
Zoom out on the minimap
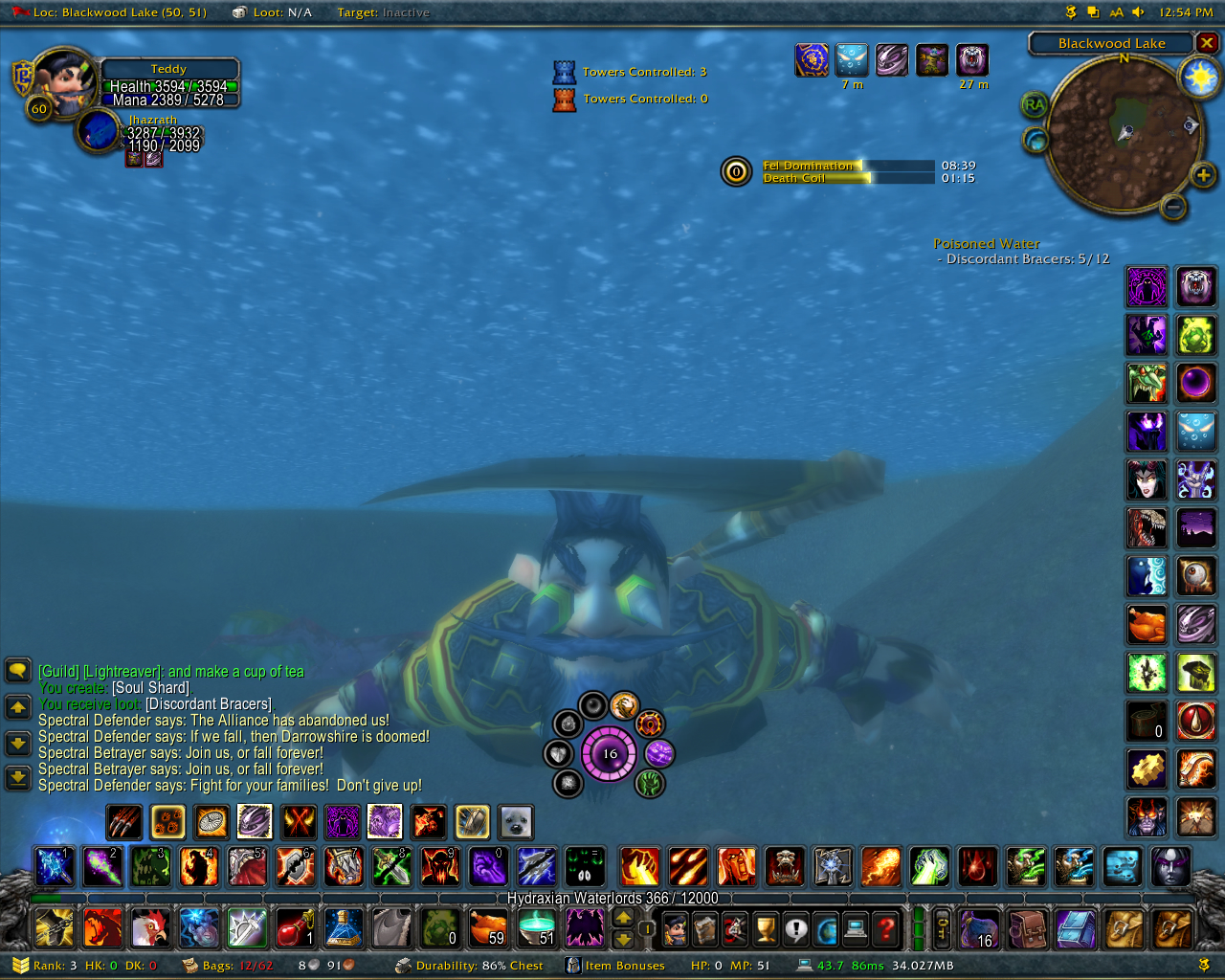[x=1174, y=206]
